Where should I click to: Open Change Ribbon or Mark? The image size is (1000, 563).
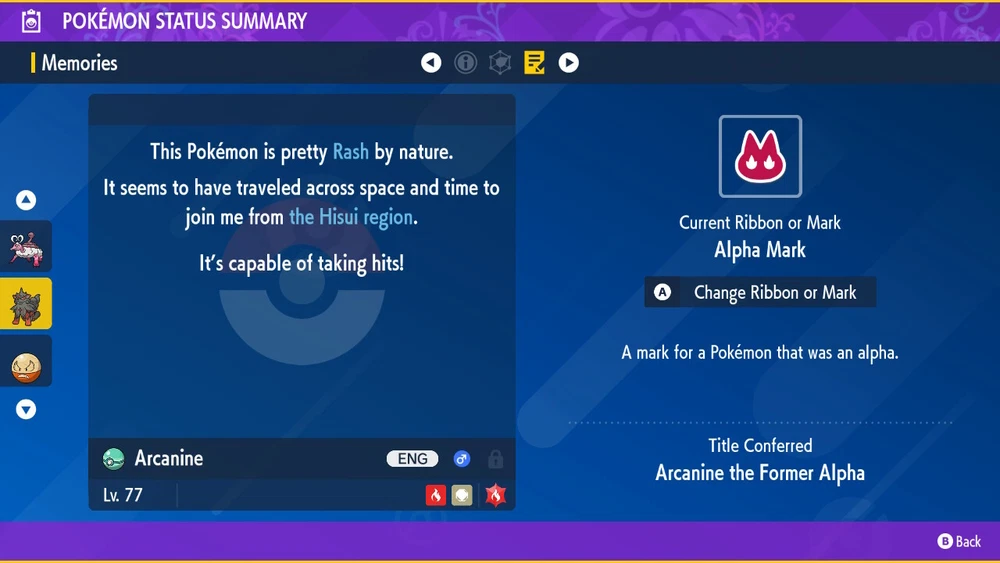[761, 293]
